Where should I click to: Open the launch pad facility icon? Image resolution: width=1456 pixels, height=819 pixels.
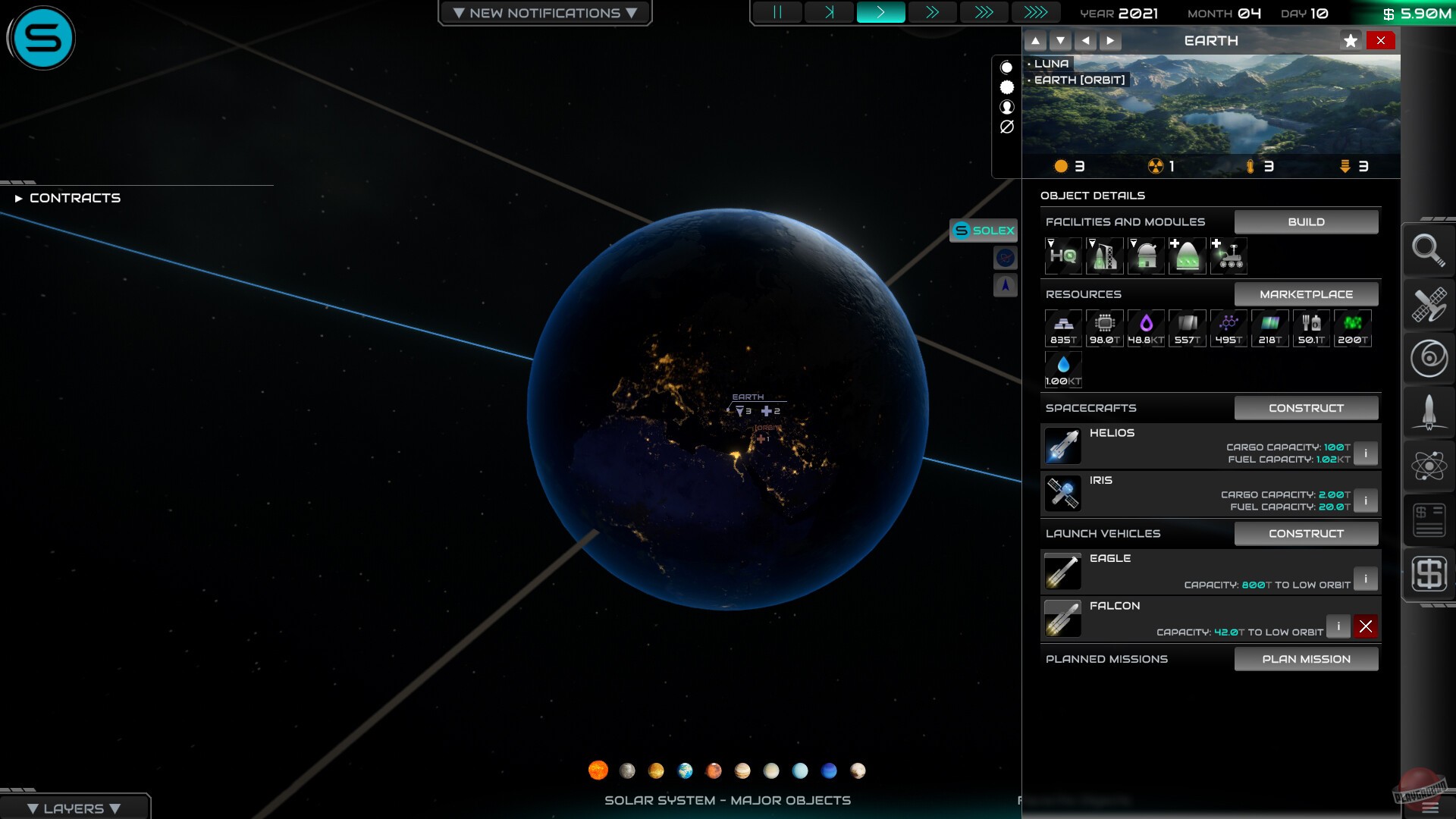[x=1105, y=256]
